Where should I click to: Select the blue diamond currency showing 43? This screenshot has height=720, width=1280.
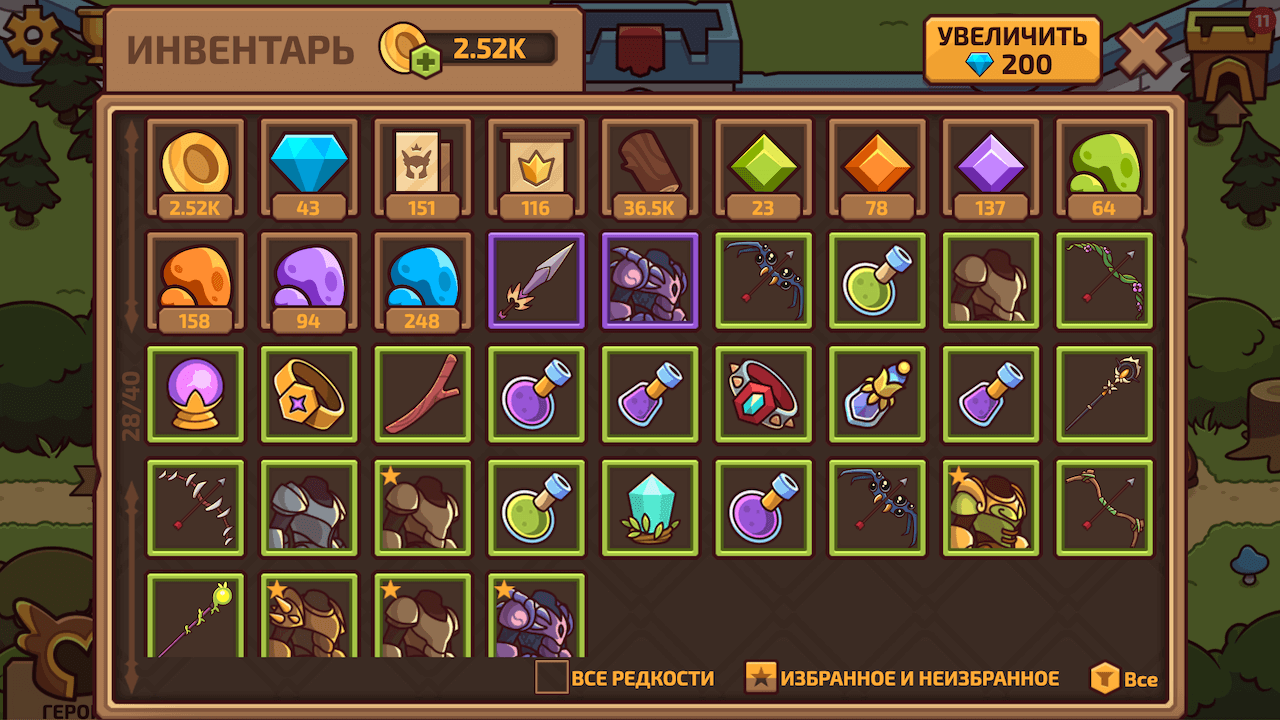(x=307, y=167)
